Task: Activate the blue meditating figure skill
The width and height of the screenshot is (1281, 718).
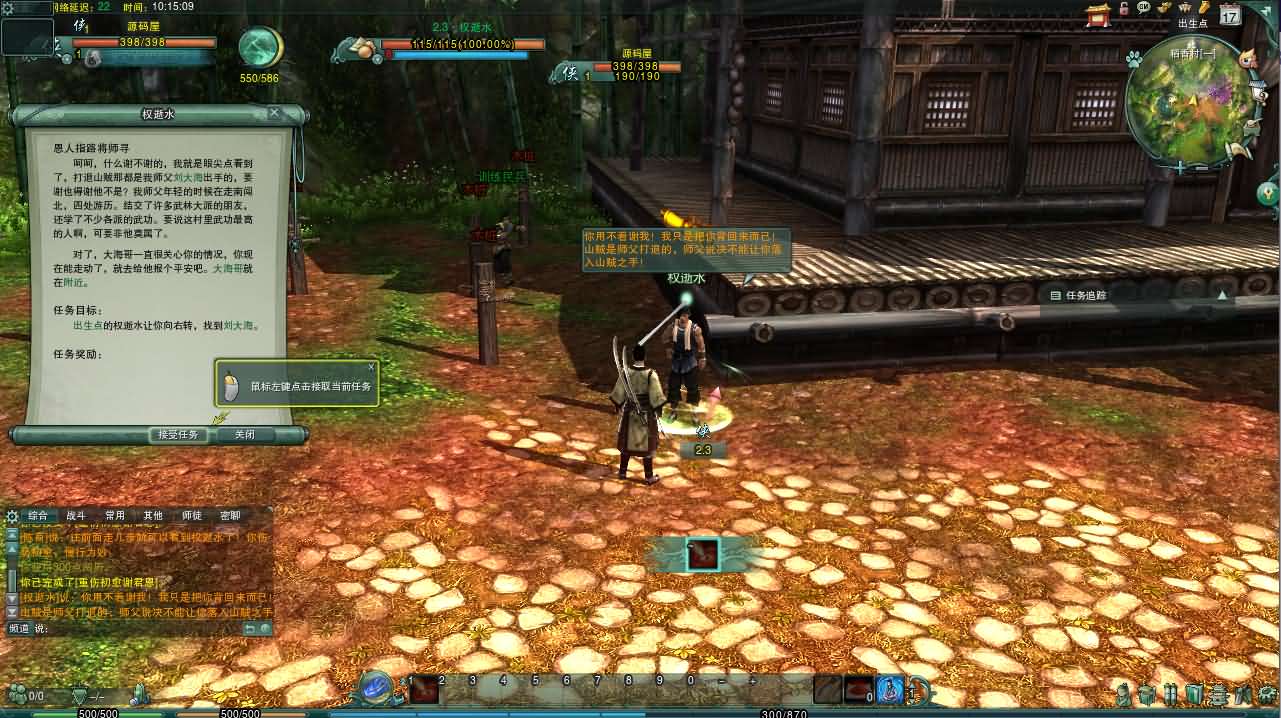Action: 889,690
